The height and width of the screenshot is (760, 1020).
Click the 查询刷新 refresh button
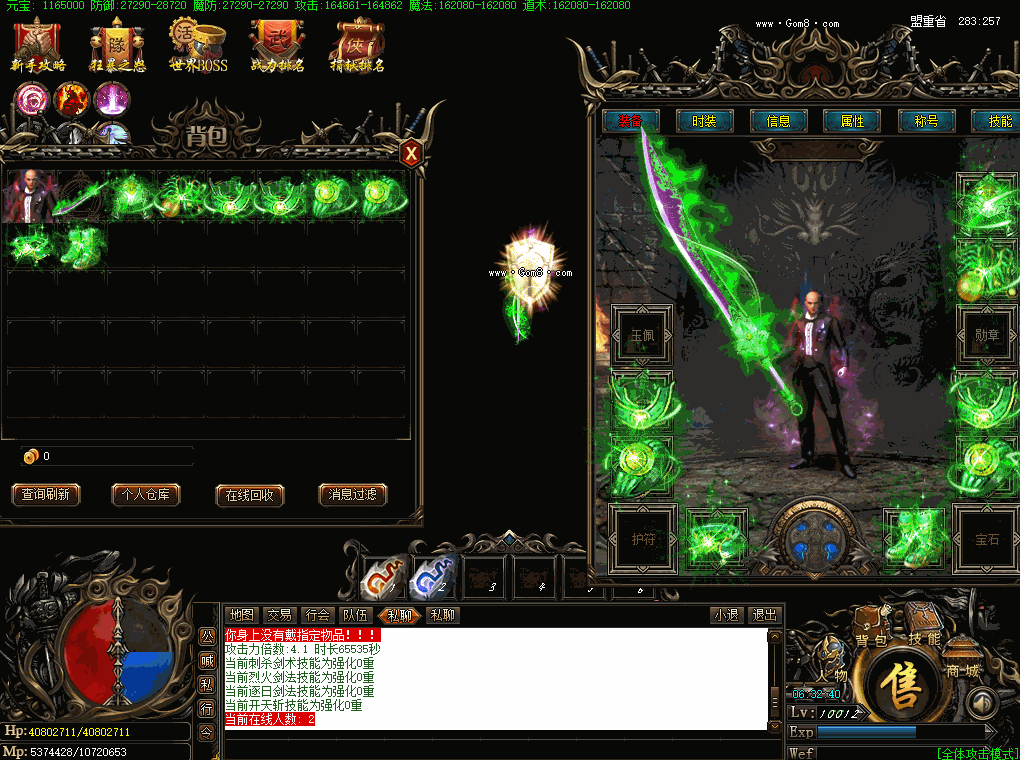(x=46, y=495)
